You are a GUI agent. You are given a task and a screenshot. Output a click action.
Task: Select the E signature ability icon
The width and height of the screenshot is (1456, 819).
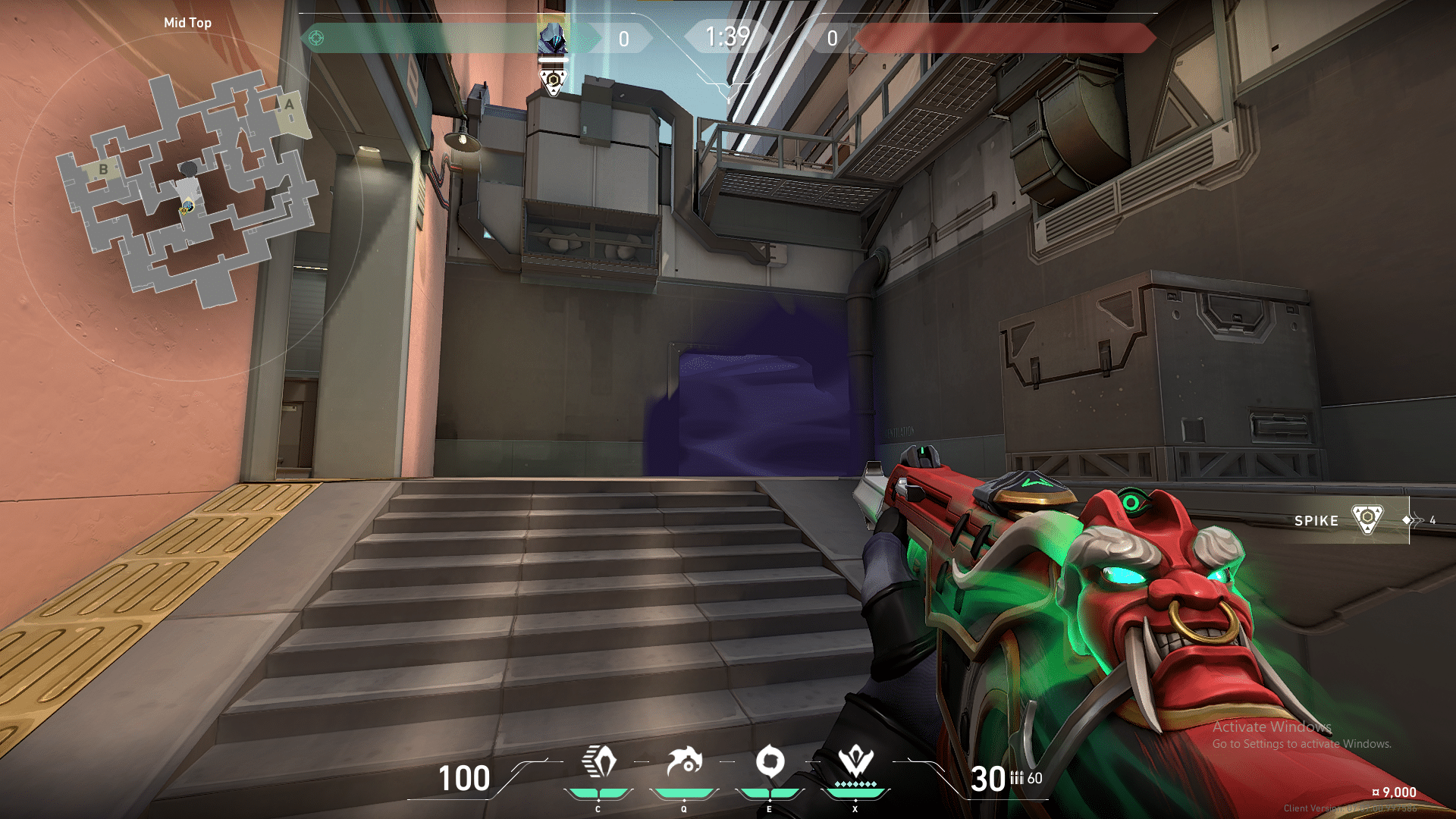[x=771, y=761]
